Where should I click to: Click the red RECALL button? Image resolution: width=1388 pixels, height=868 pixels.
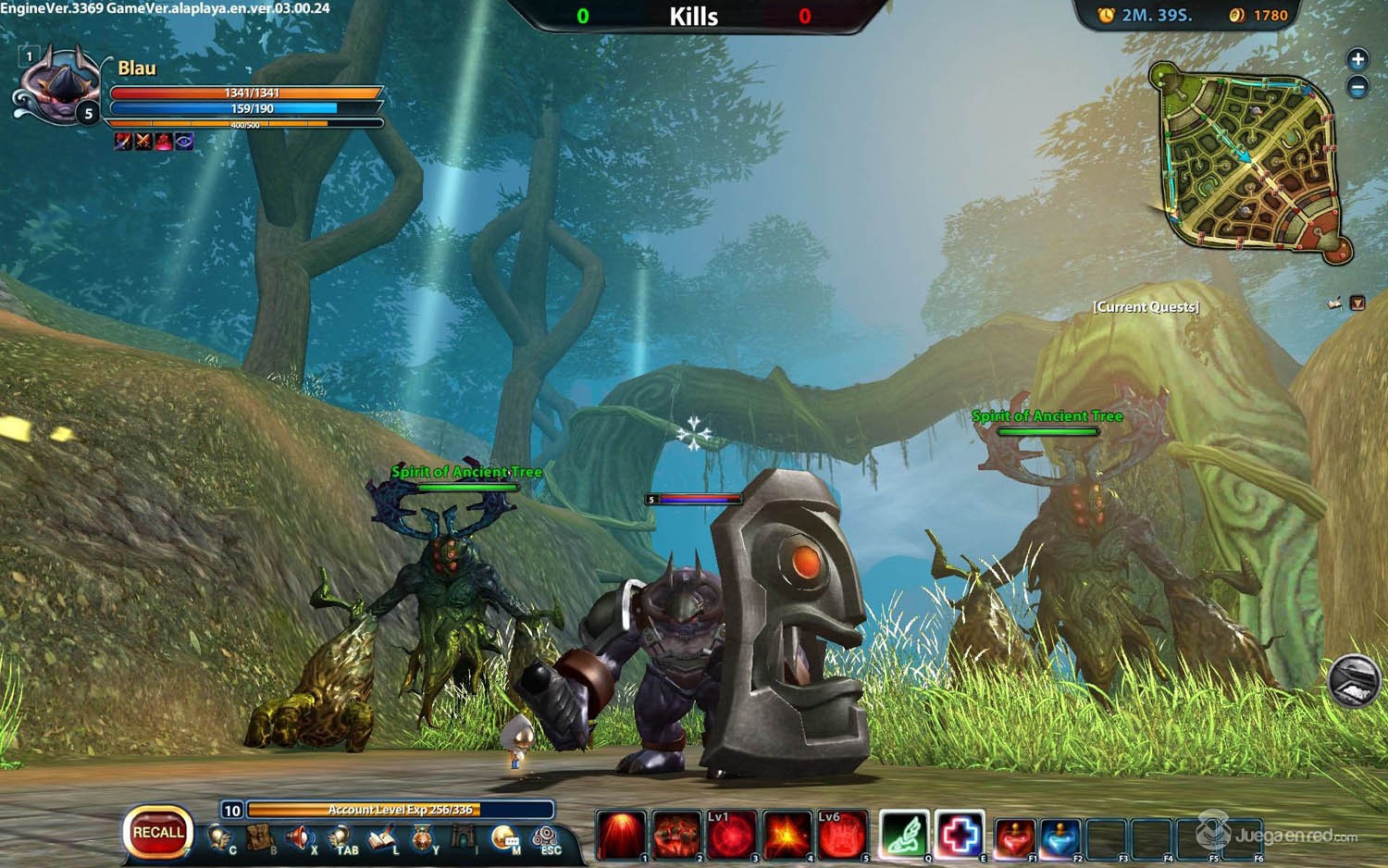[x=157, y=833]
